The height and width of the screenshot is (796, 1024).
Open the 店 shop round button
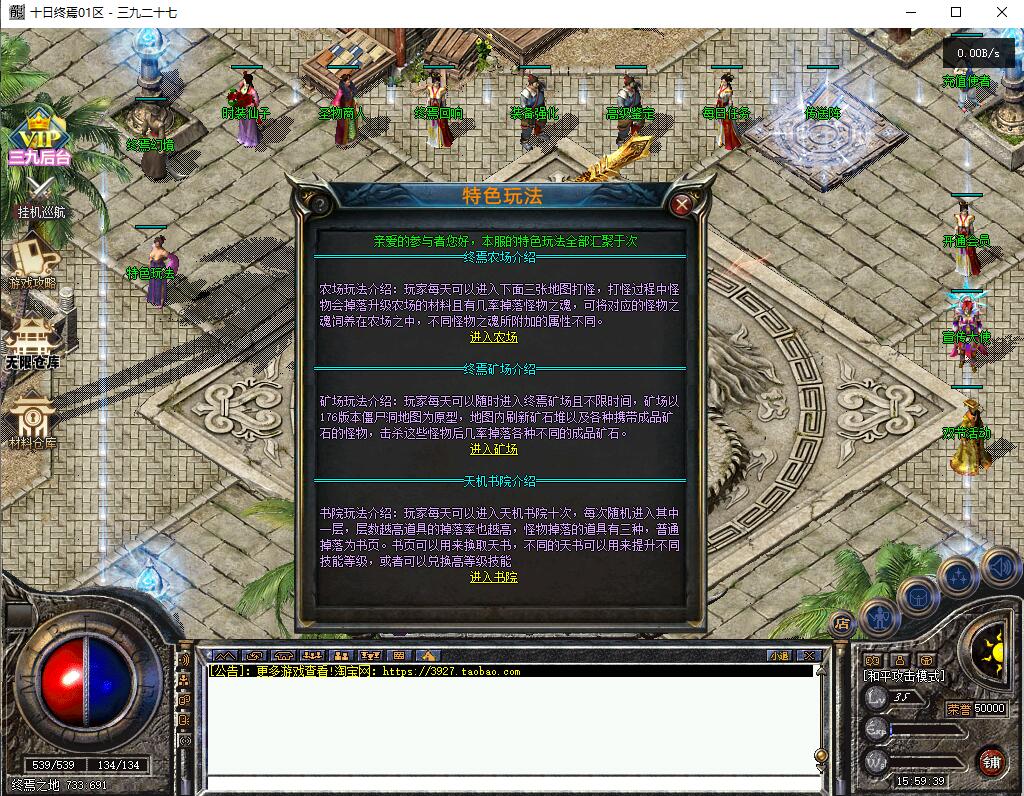(x=842, y=622)
